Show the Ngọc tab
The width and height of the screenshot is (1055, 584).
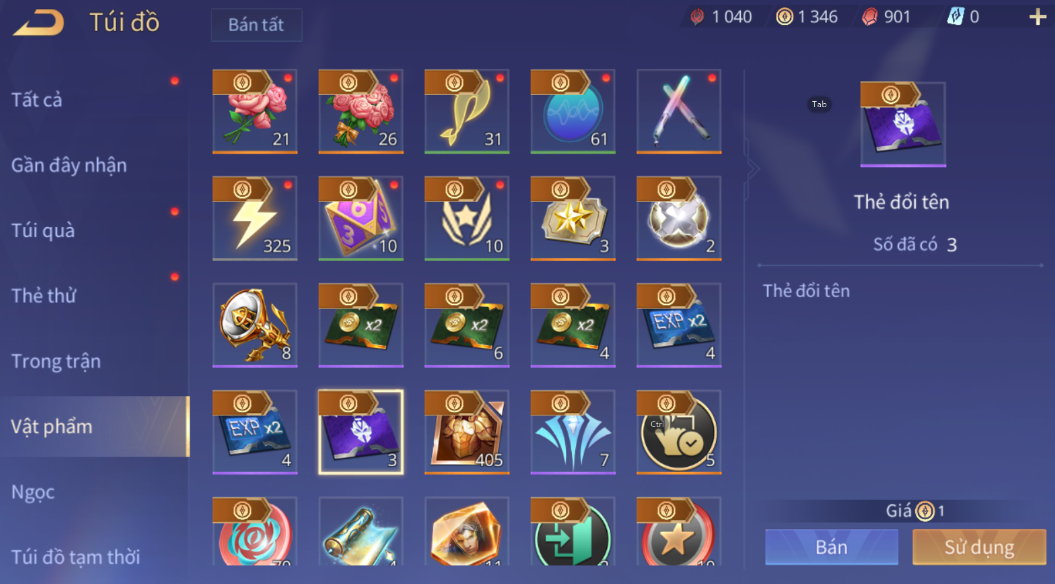(x=33, y=492)
